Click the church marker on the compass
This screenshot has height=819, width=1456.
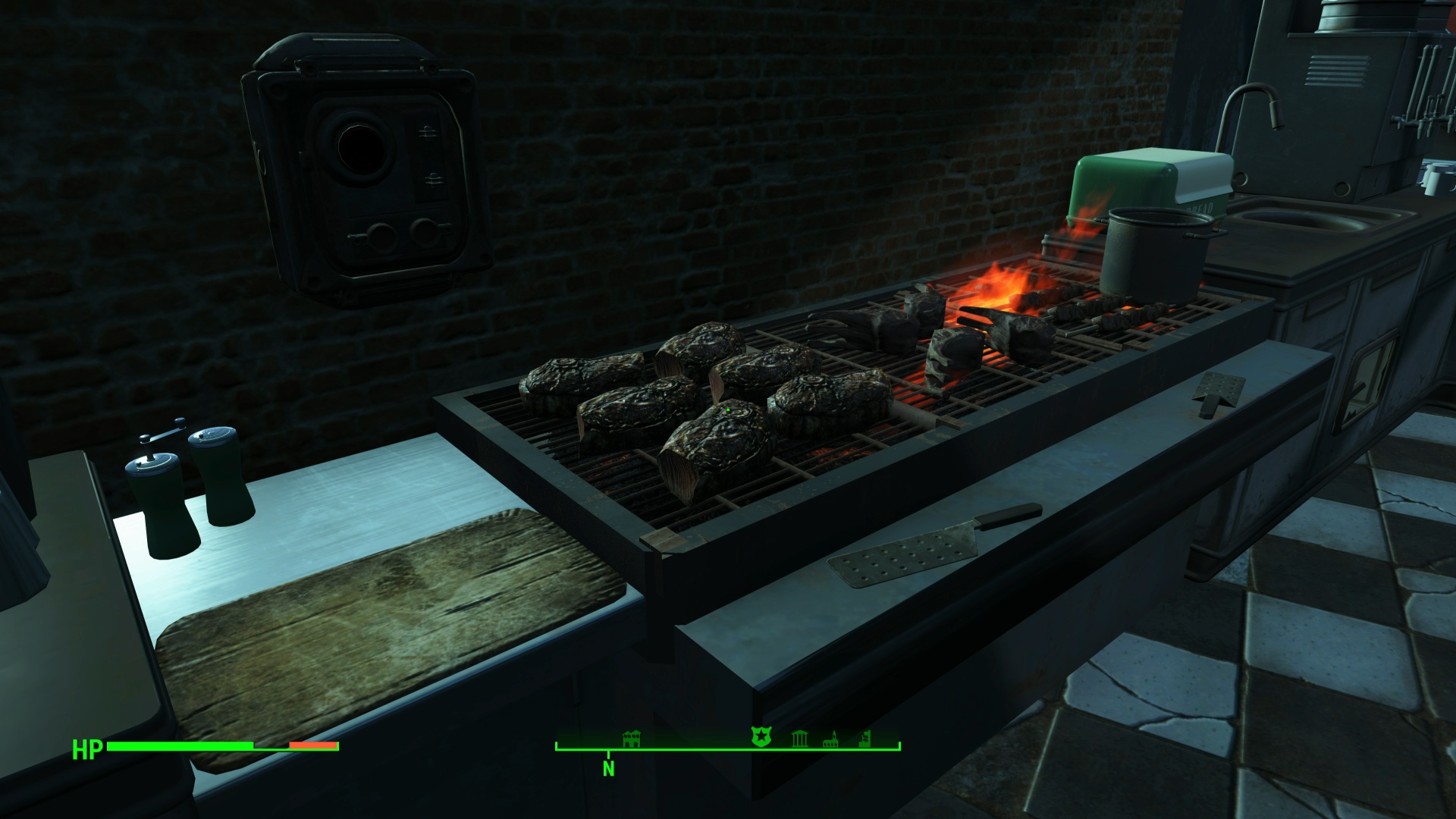click(x=831, y=738)
